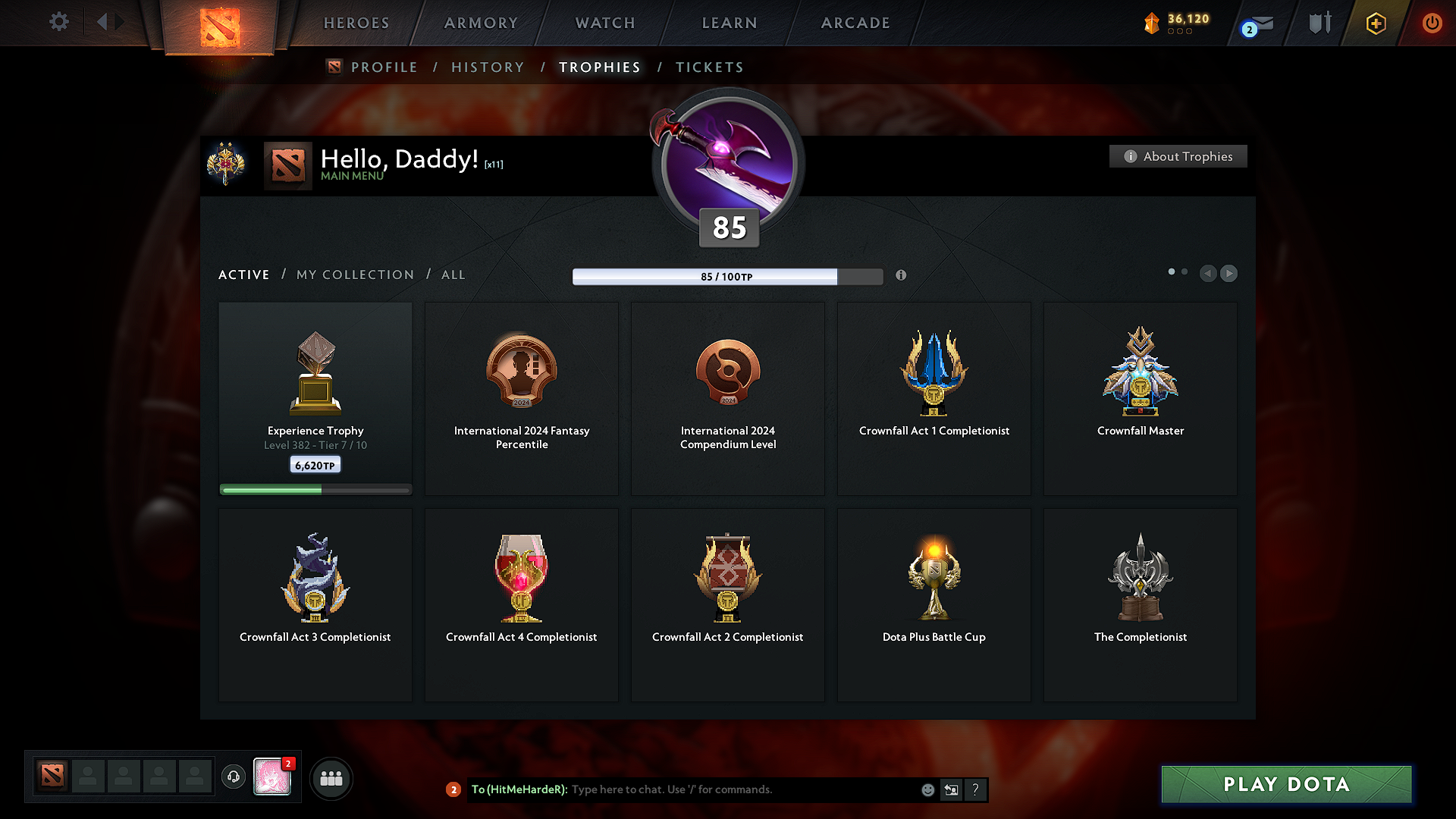The height and width of the screenshot is (819, 1456).
Task: Open the settings gear icon
Action: (x=58, y=22)
